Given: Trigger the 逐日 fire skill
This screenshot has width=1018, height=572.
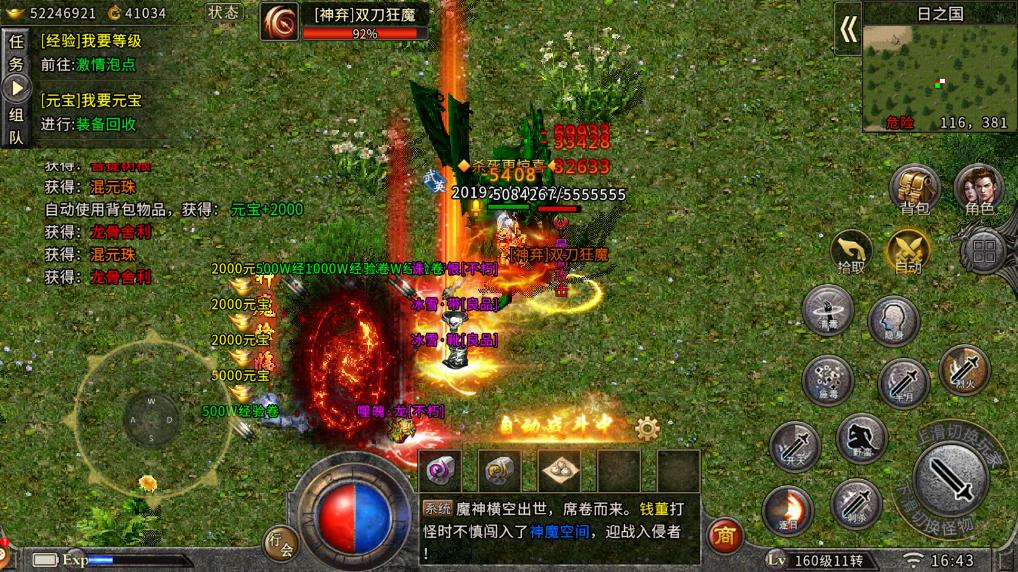Looking at the screenshot, I should [787, 508].
